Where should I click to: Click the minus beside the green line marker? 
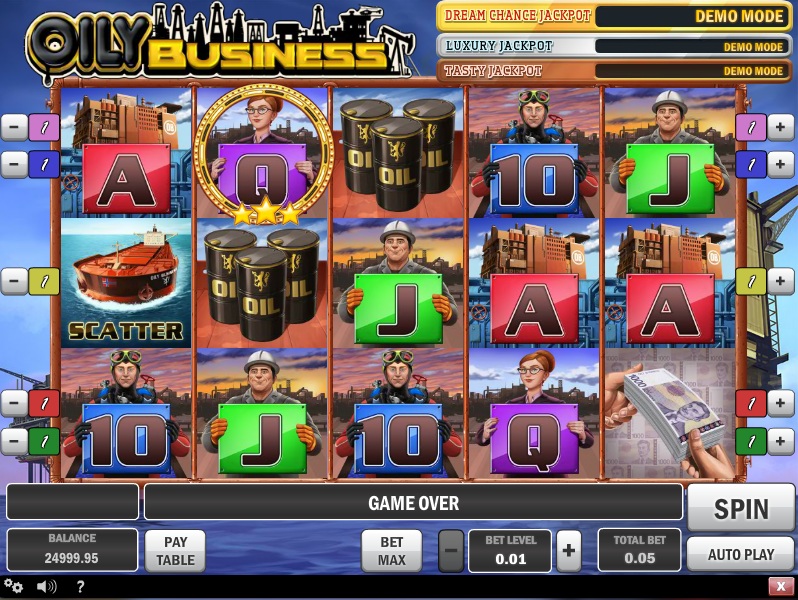tap(14, 440)
